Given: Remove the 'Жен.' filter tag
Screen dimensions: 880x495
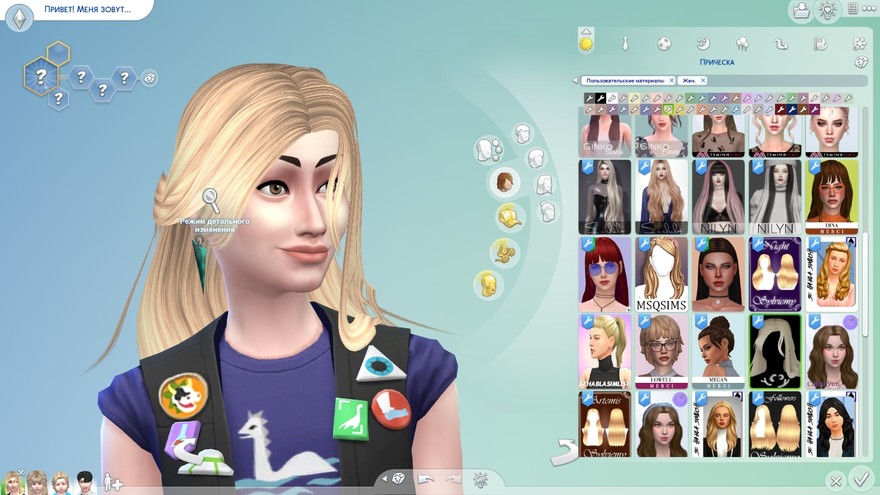Looking at the screenshot, I should (x=703, y=80).
